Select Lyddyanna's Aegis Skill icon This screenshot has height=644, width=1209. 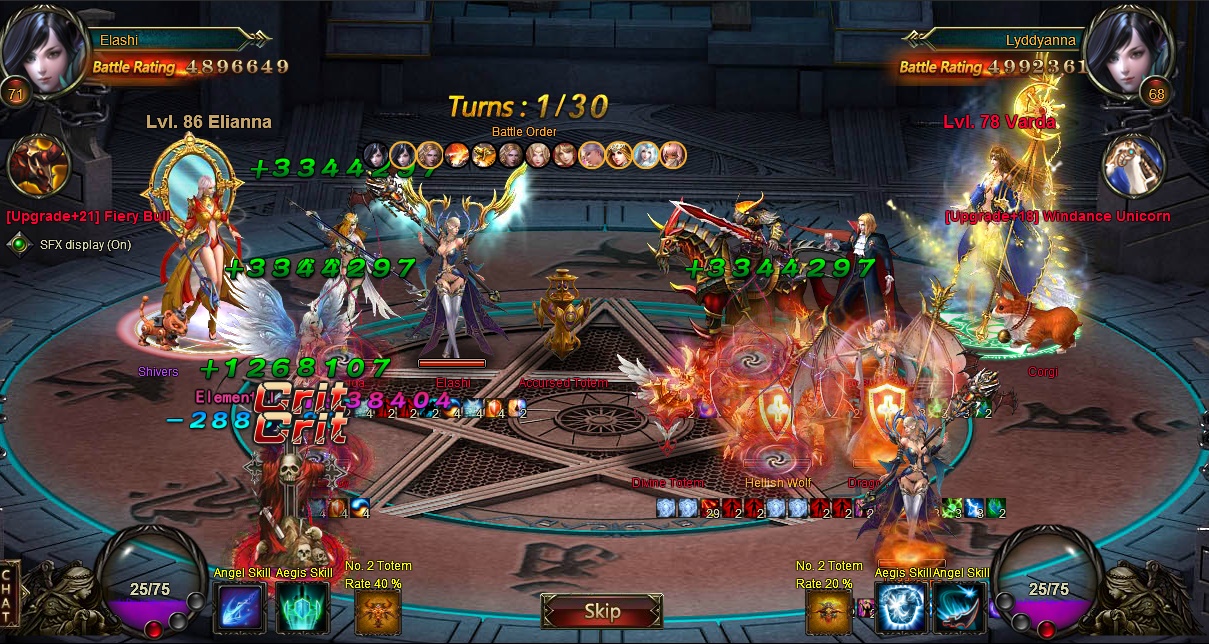point(901,608)
